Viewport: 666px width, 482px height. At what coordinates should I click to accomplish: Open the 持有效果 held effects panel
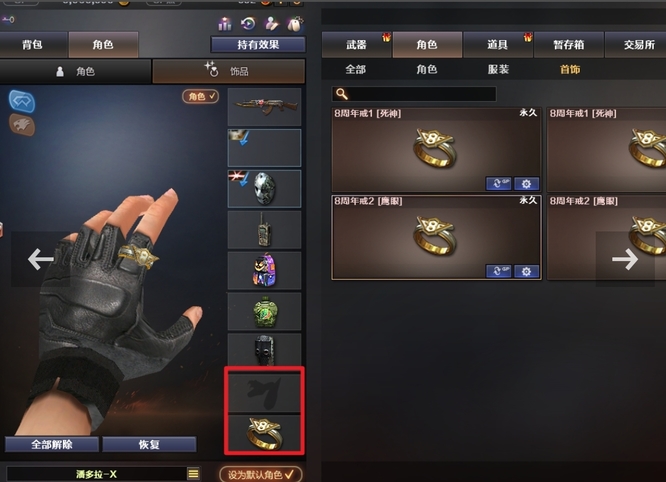click(x=258, y=45)
